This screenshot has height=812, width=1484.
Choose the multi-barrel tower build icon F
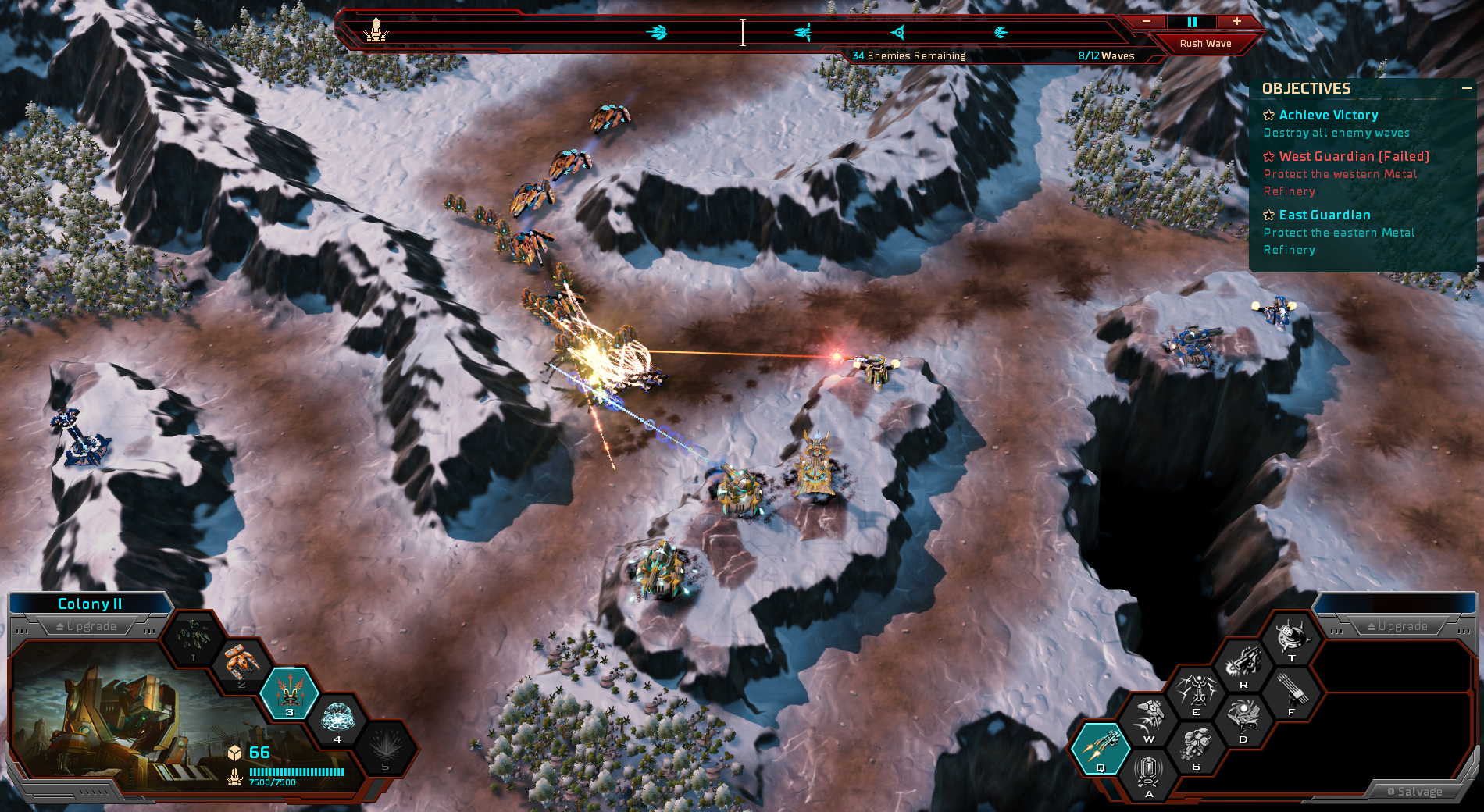click(1291, 691)
